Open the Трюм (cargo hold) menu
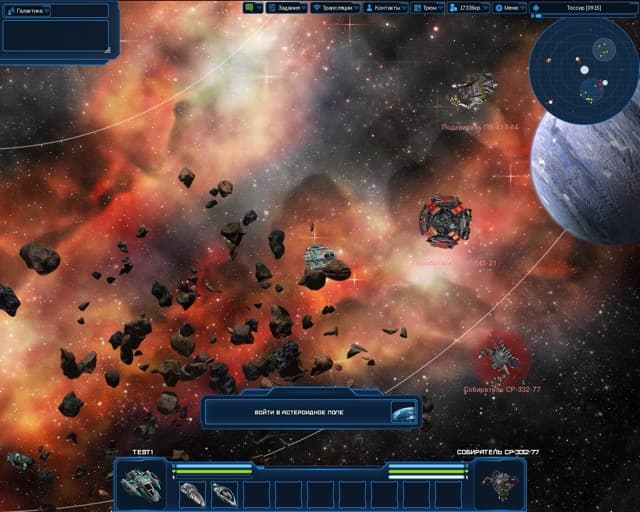640x512 pixels. (427, 7)
